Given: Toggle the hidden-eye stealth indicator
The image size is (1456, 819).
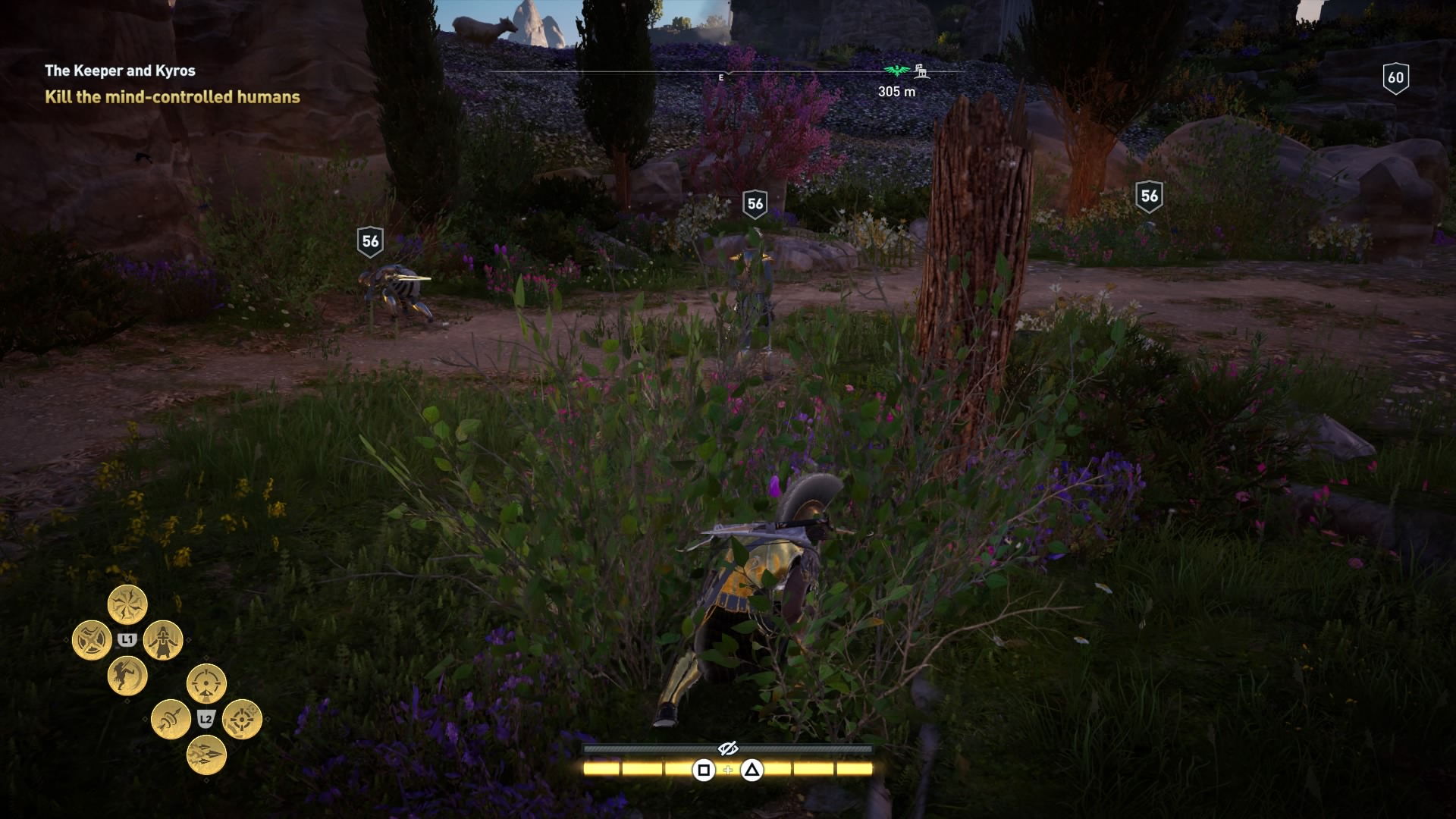Looking at the screenshot, I should coord(729,748).
